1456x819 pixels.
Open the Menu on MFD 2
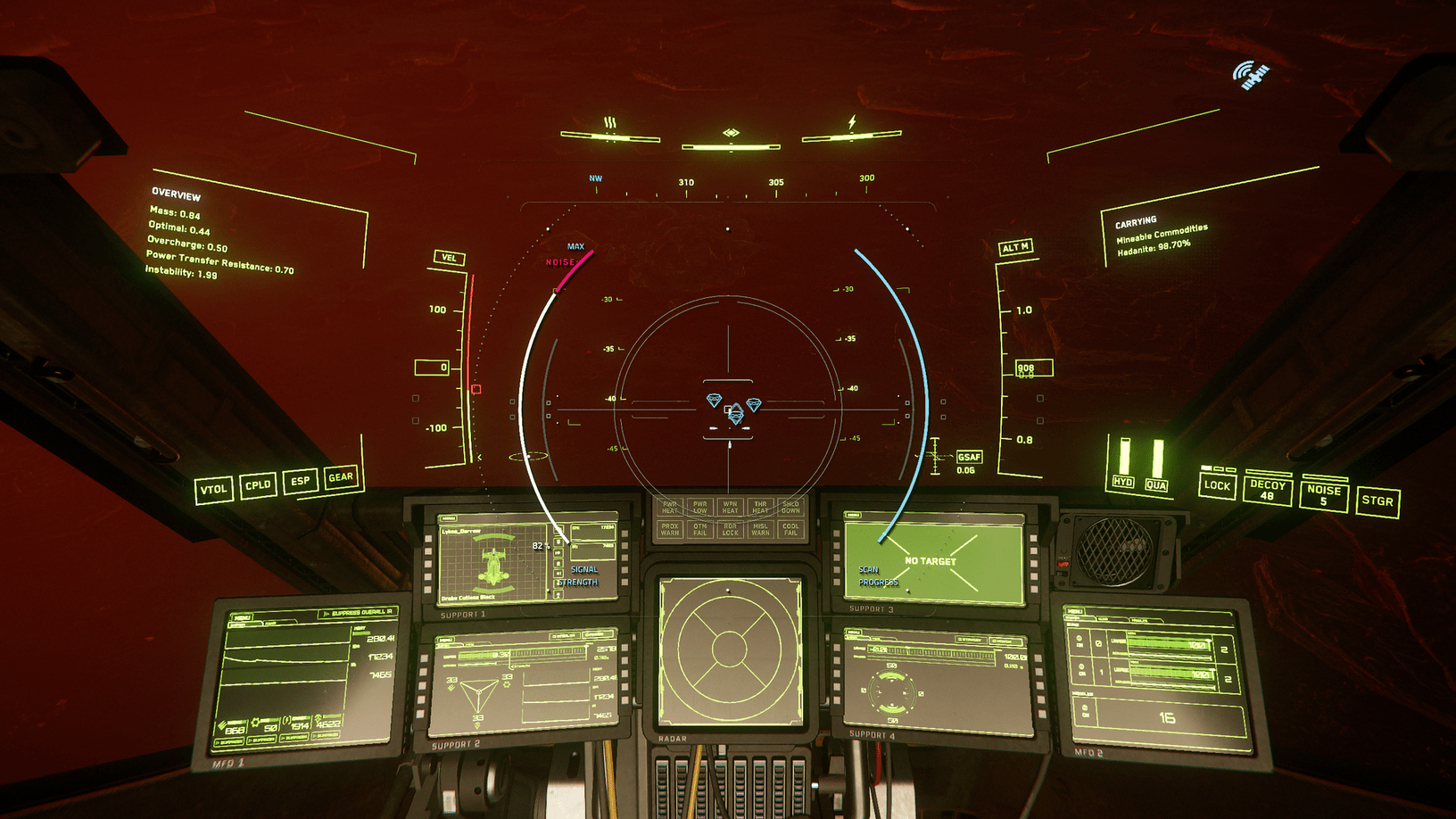click(x=1073, y=611)
